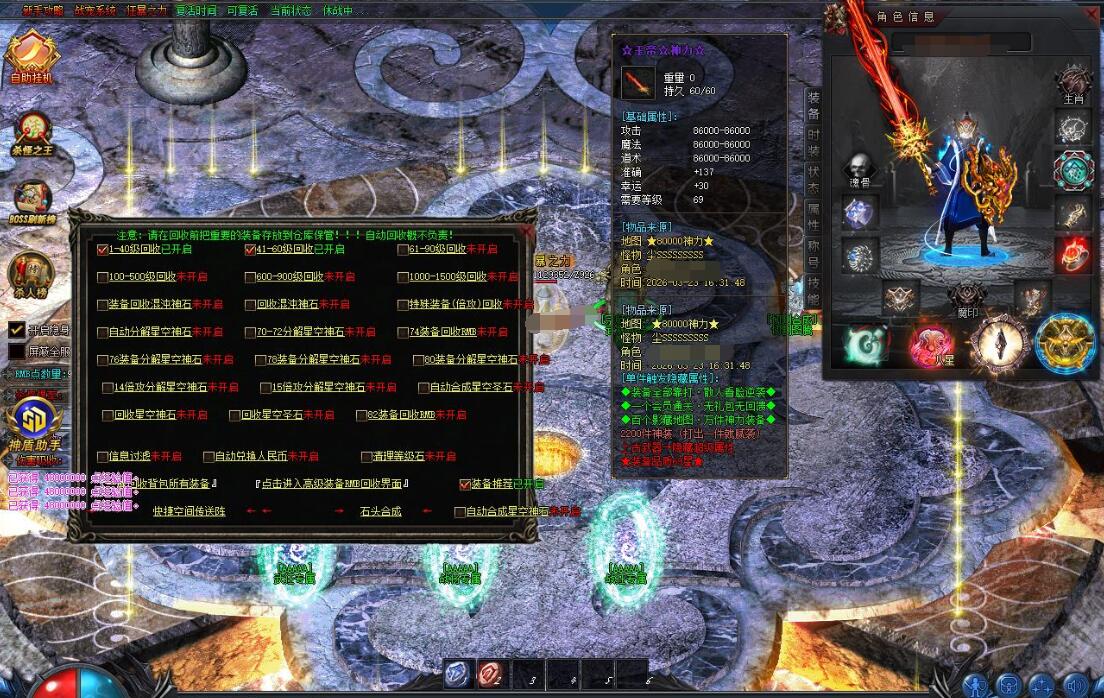Switch to the 时装 tab
Image resolution: width=1104 pixels, height=698 pixels.
pos(814,143)
